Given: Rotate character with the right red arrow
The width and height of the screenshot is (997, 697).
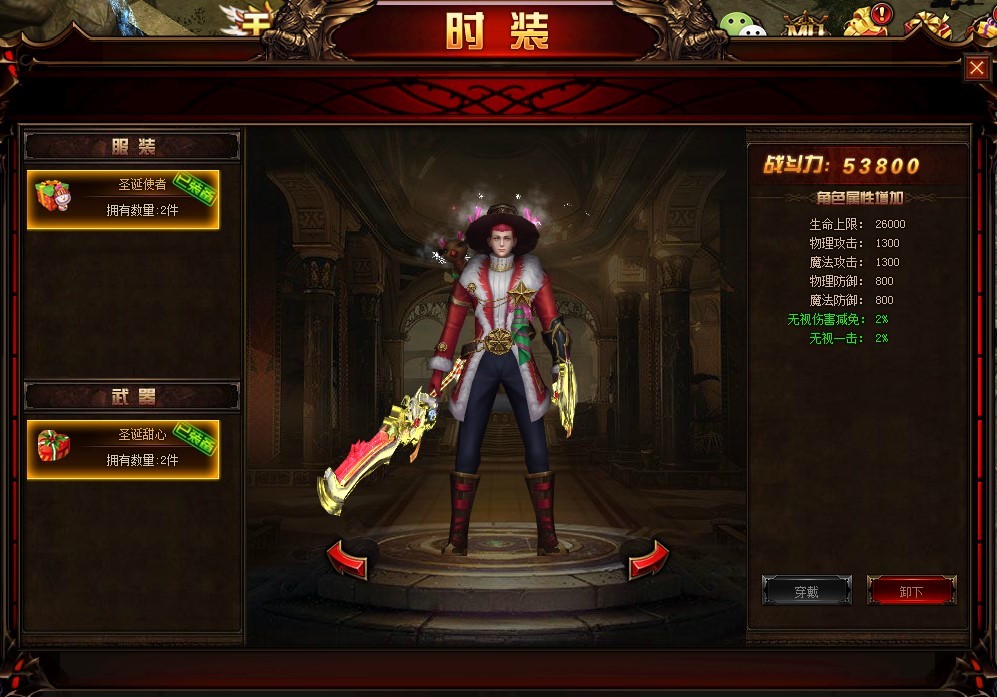Looking at the screenshot, I should (648, 560).
